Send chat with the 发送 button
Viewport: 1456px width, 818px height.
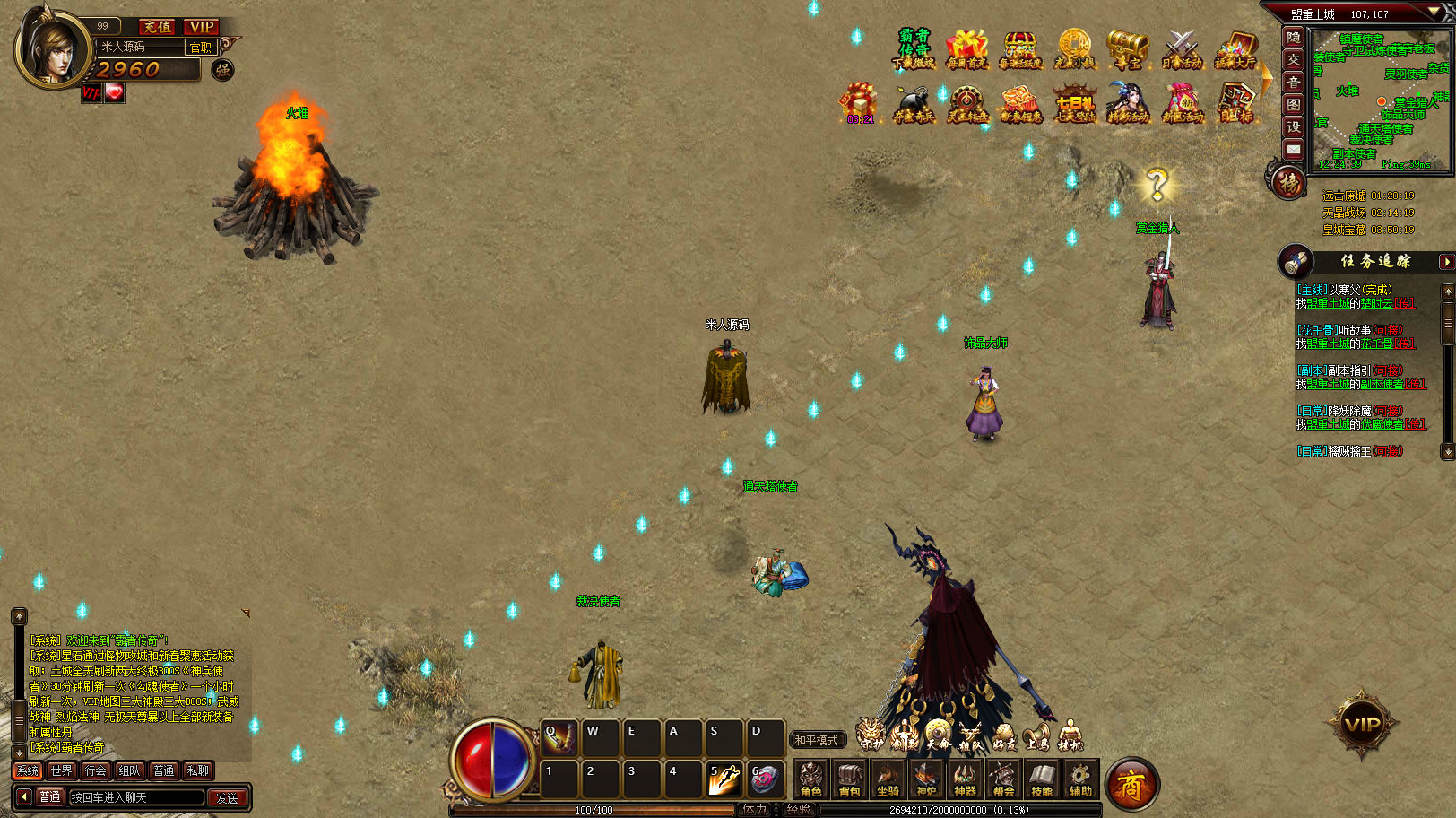click(227, 797)
